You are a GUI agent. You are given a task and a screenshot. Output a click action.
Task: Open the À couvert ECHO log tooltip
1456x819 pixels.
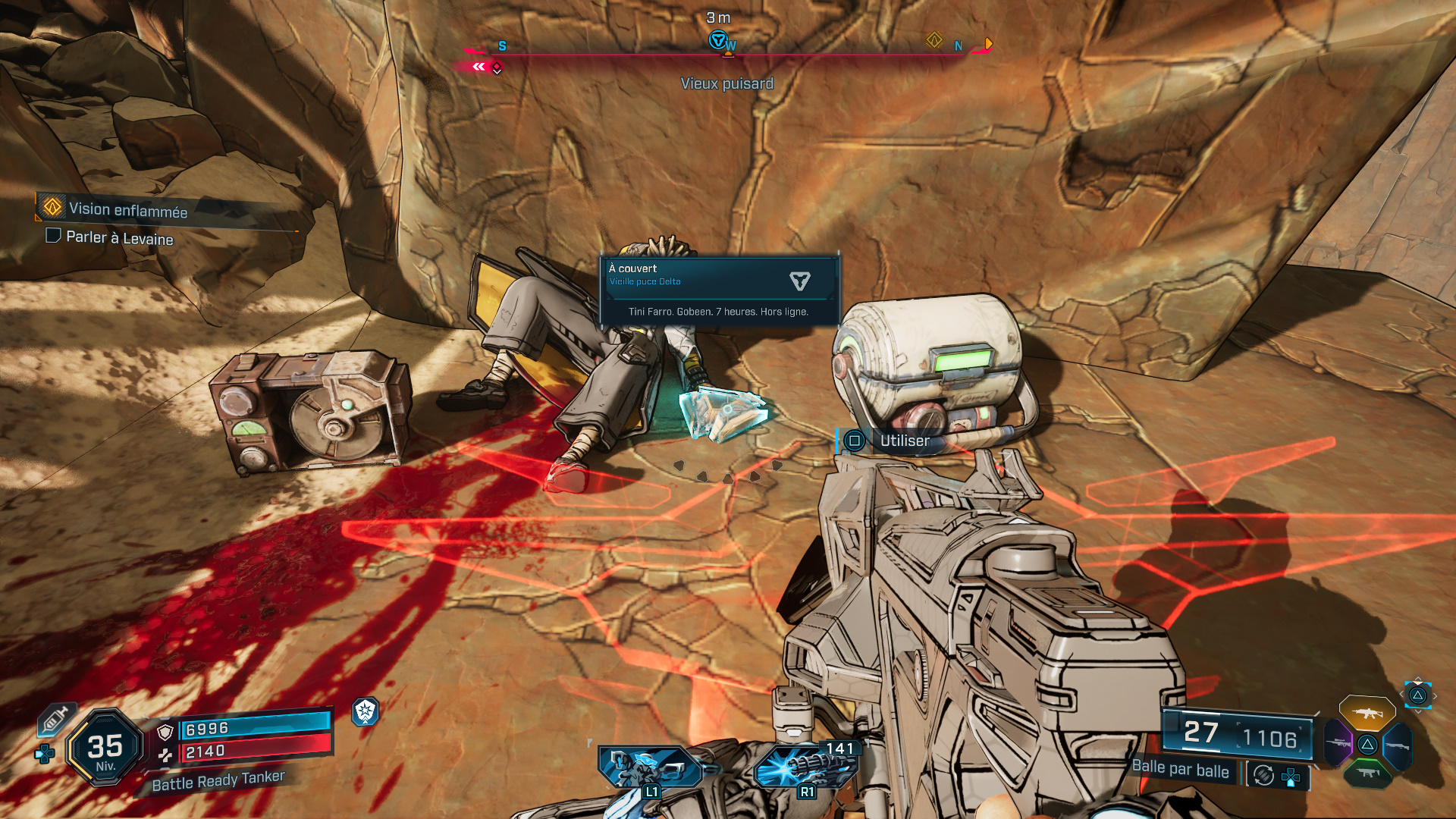click(x=718, y=290)
